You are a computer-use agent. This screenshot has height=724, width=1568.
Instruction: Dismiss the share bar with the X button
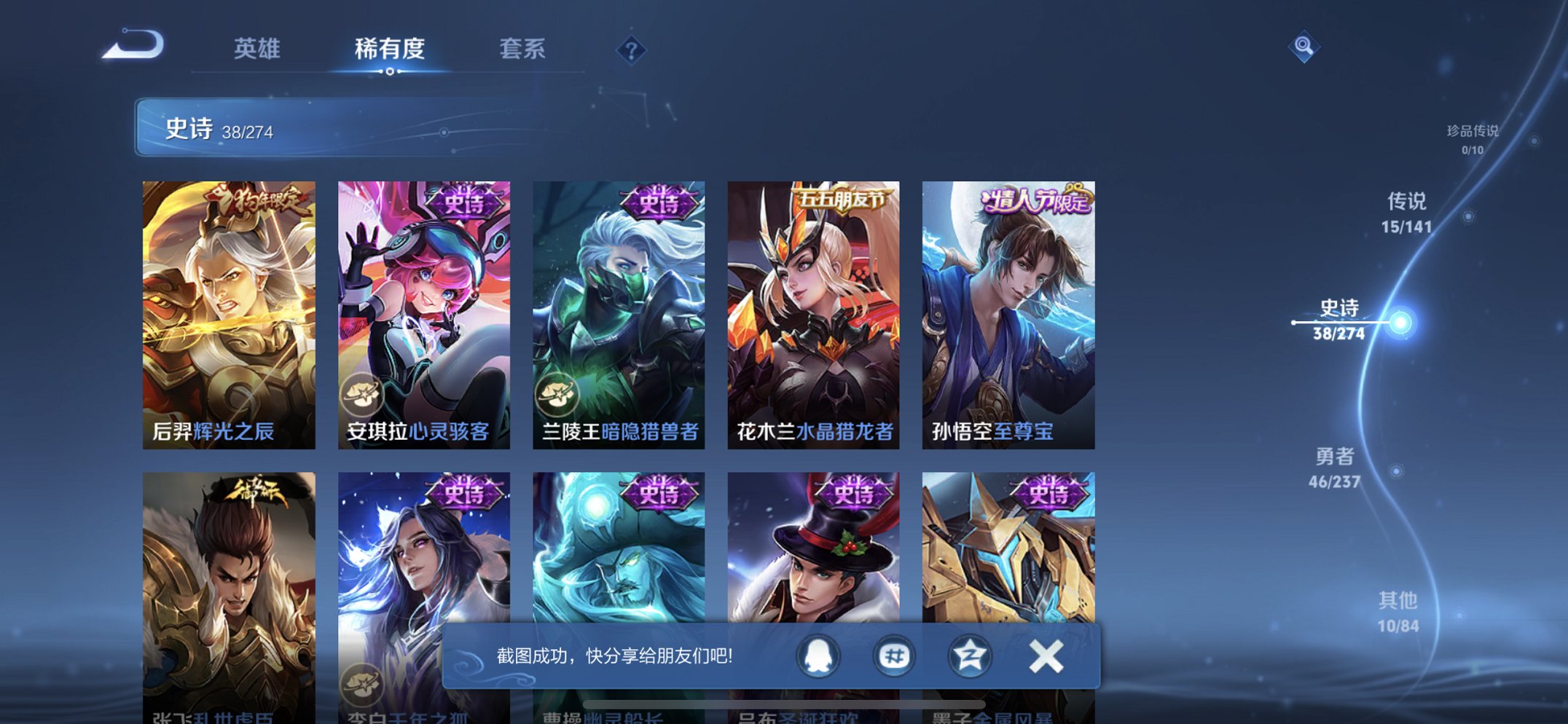[1045, 655]
